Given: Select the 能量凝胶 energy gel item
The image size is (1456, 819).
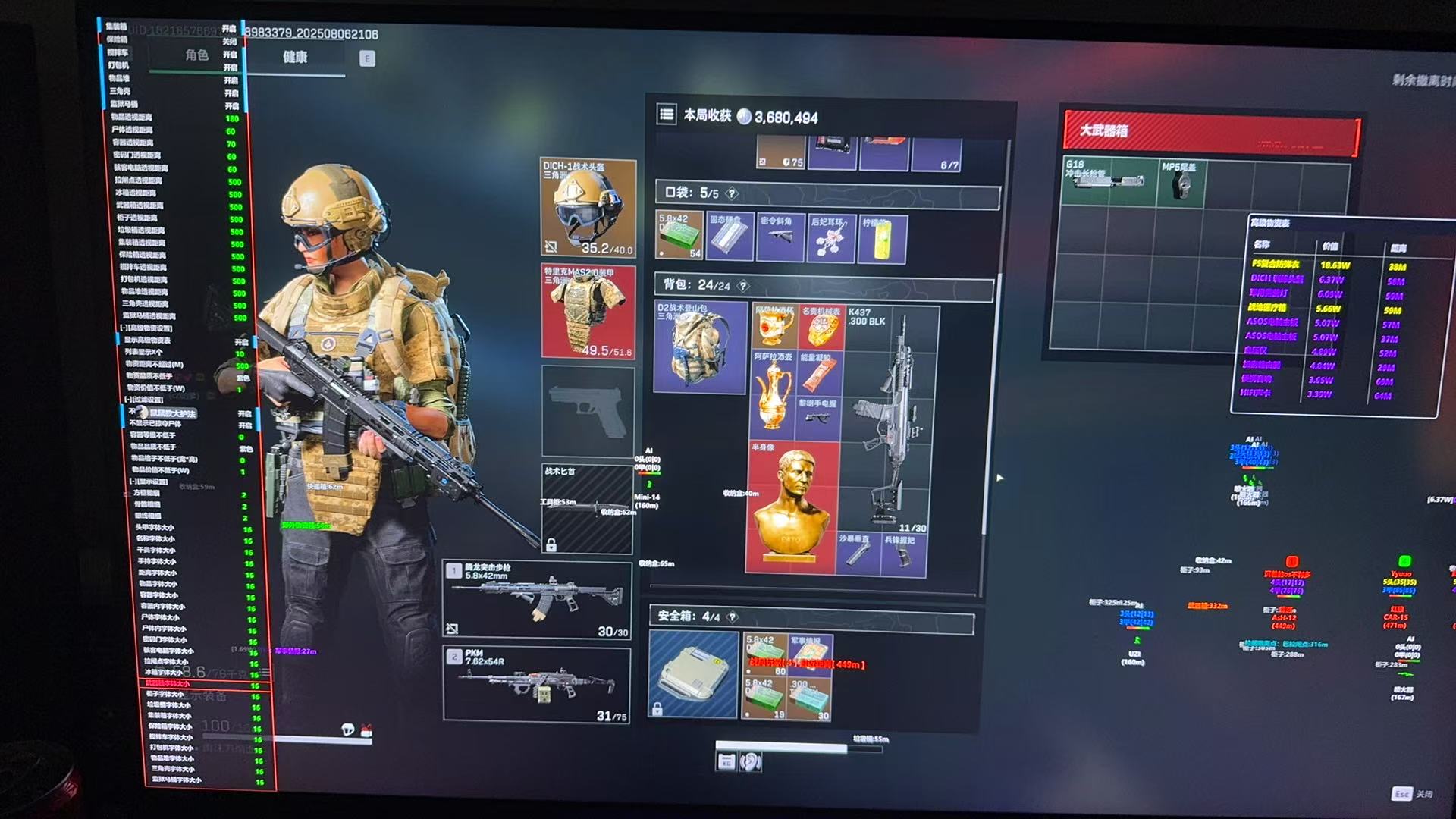Looking at the screenshot, I should pyautogui.click(x=819, y=373).
